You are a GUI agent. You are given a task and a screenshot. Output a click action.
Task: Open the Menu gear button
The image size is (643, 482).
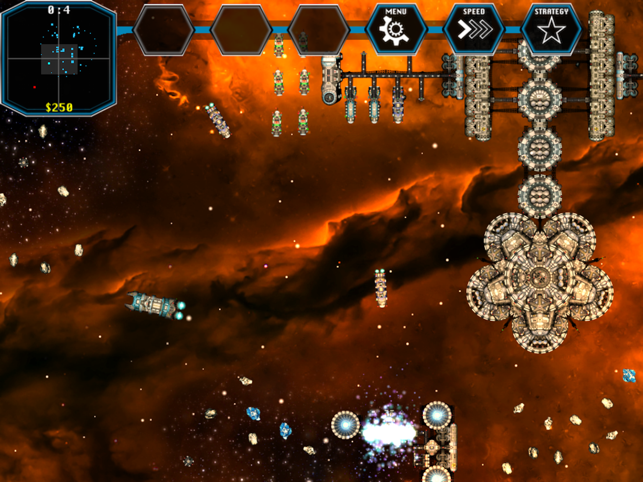(x=396, y=29)
